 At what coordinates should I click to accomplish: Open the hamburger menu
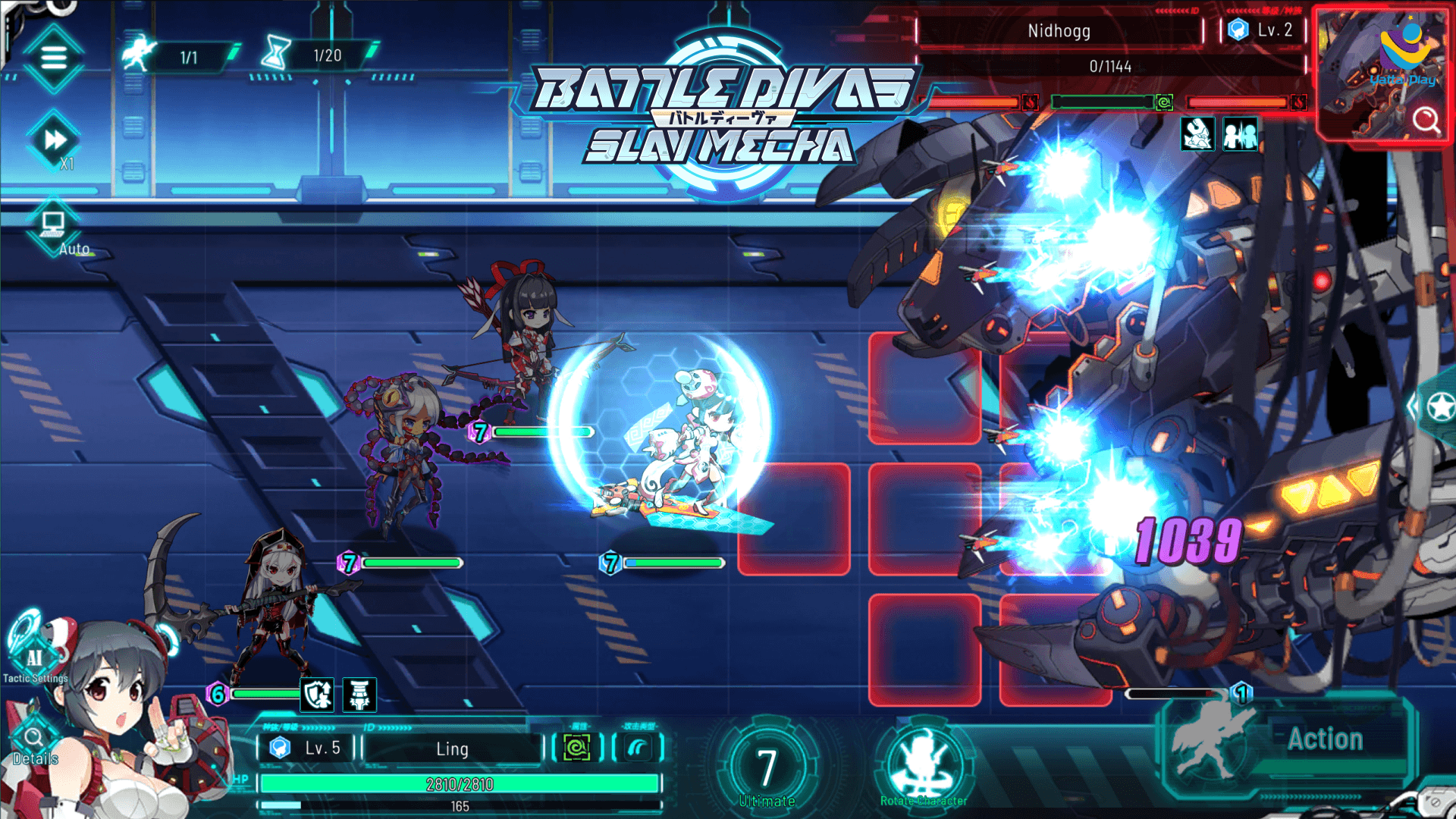click(53, 58)
